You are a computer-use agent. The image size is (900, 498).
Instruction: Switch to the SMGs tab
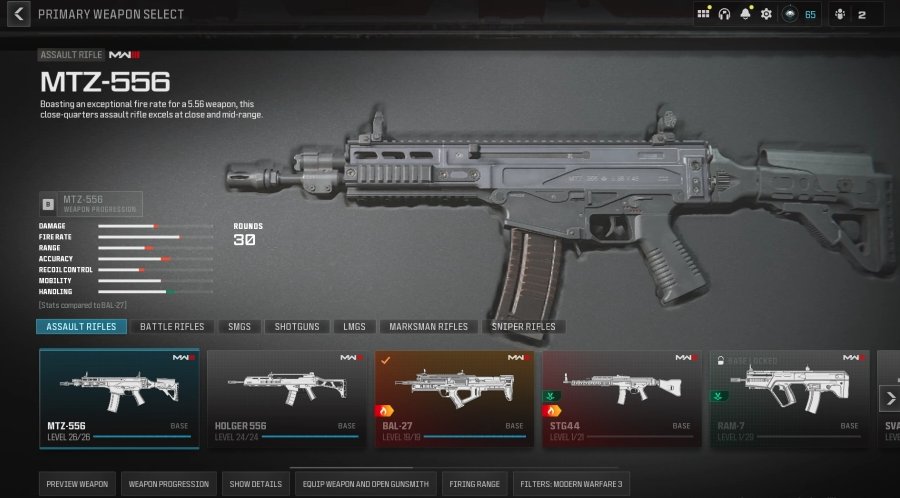242,327
